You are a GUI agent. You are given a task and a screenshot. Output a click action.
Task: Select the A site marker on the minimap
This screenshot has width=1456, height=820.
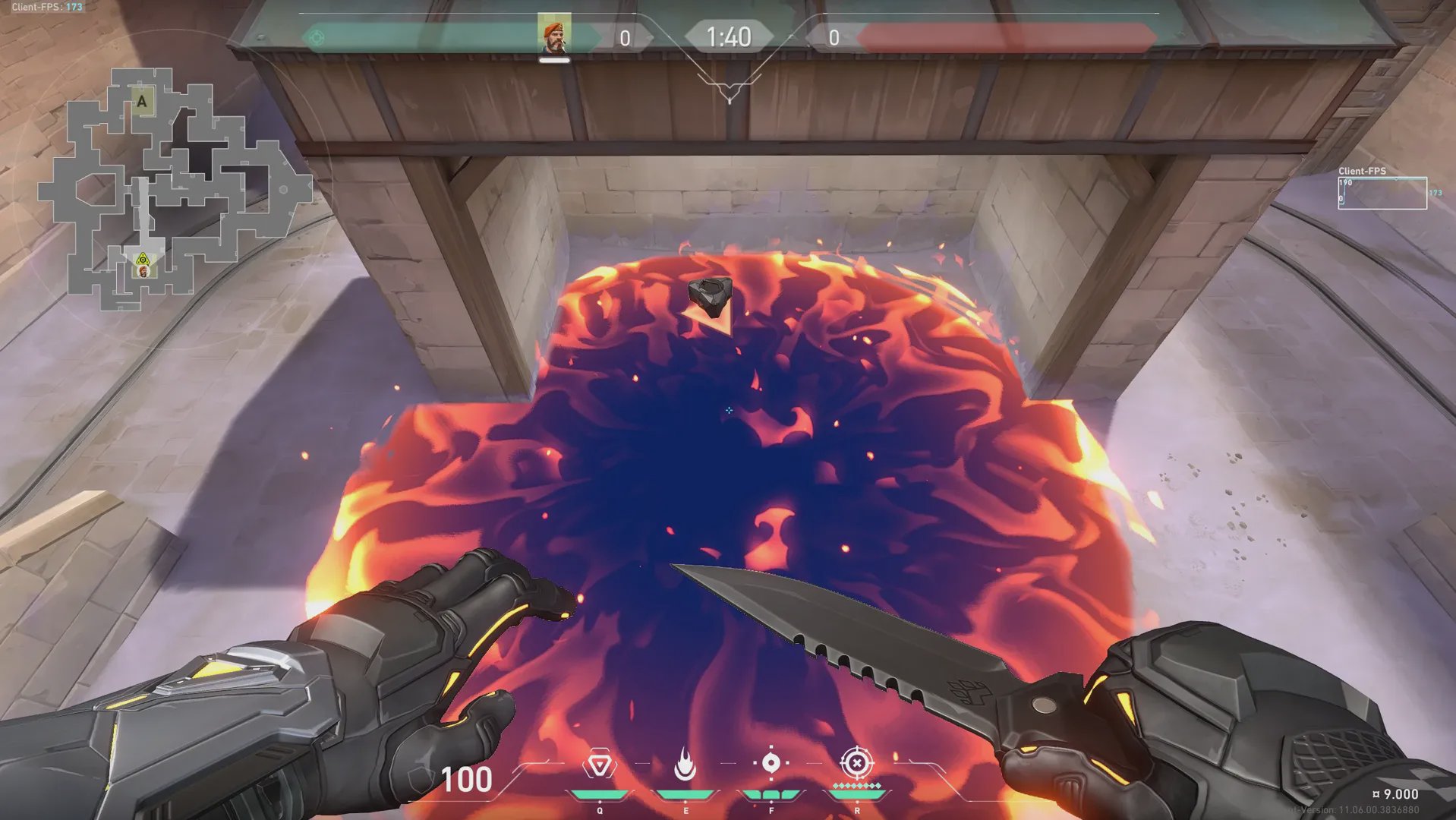pyautogui.click(x=142, y=101)
